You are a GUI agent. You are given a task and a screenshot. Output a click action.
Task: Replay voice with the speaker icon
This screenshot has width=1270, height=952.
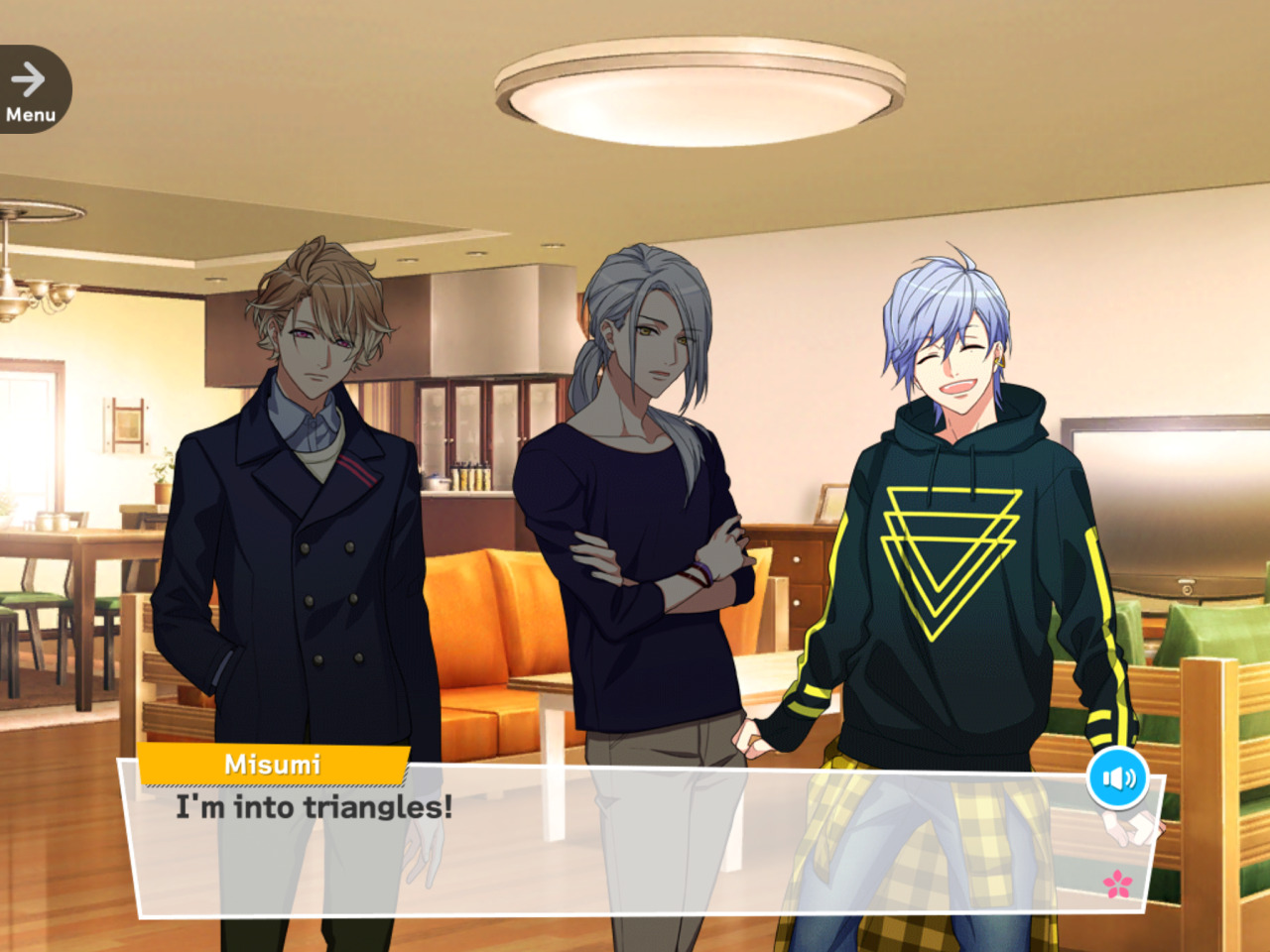pyautogui.click(x=1118, y=778)
